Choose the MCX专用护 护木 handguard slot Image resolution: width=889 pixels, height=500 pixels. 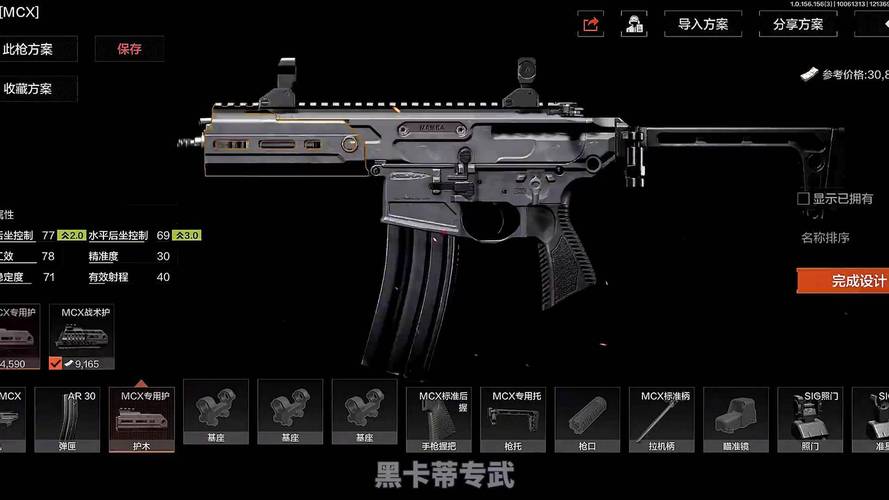(141, 415)
